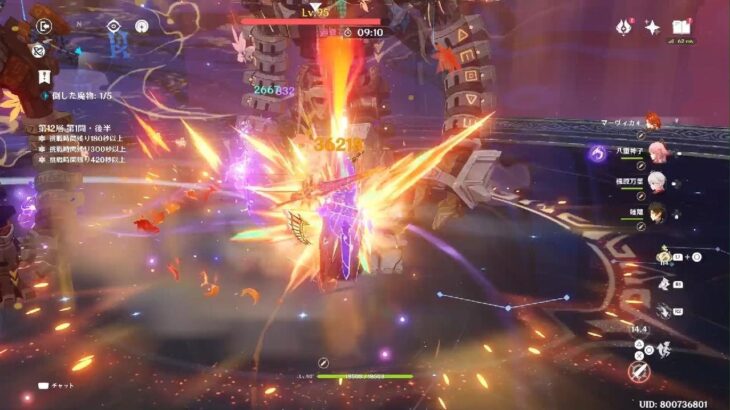The height and width of the screenshot is (410, 730).
Task: Switch to party member 八重神子
Action: tap(656, 151)
